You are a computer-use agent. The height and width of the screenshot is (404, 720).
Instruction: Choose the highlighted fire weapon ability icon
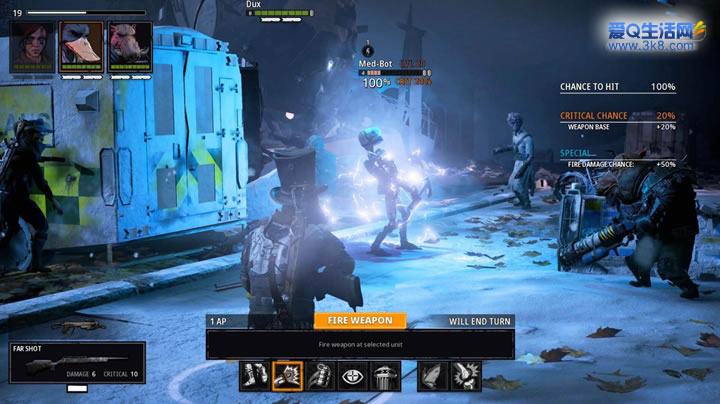pyautogui.click(x=288, y=375)
